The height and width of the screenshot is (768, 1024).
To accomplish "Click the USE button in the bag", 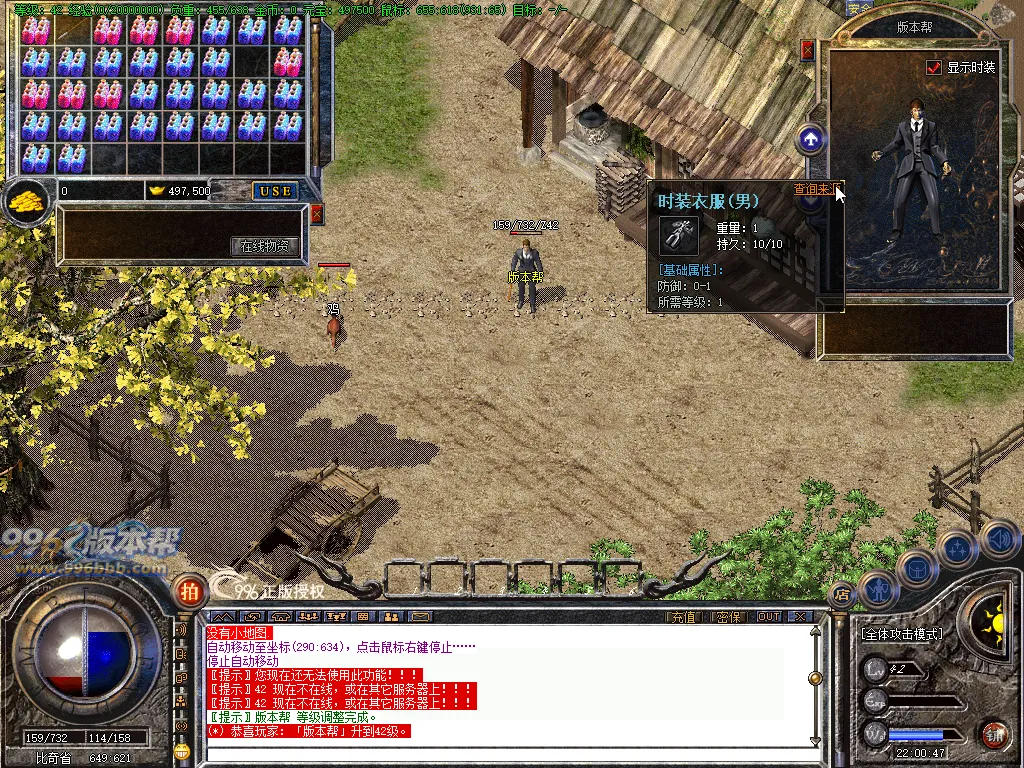I will click(275, 191).
